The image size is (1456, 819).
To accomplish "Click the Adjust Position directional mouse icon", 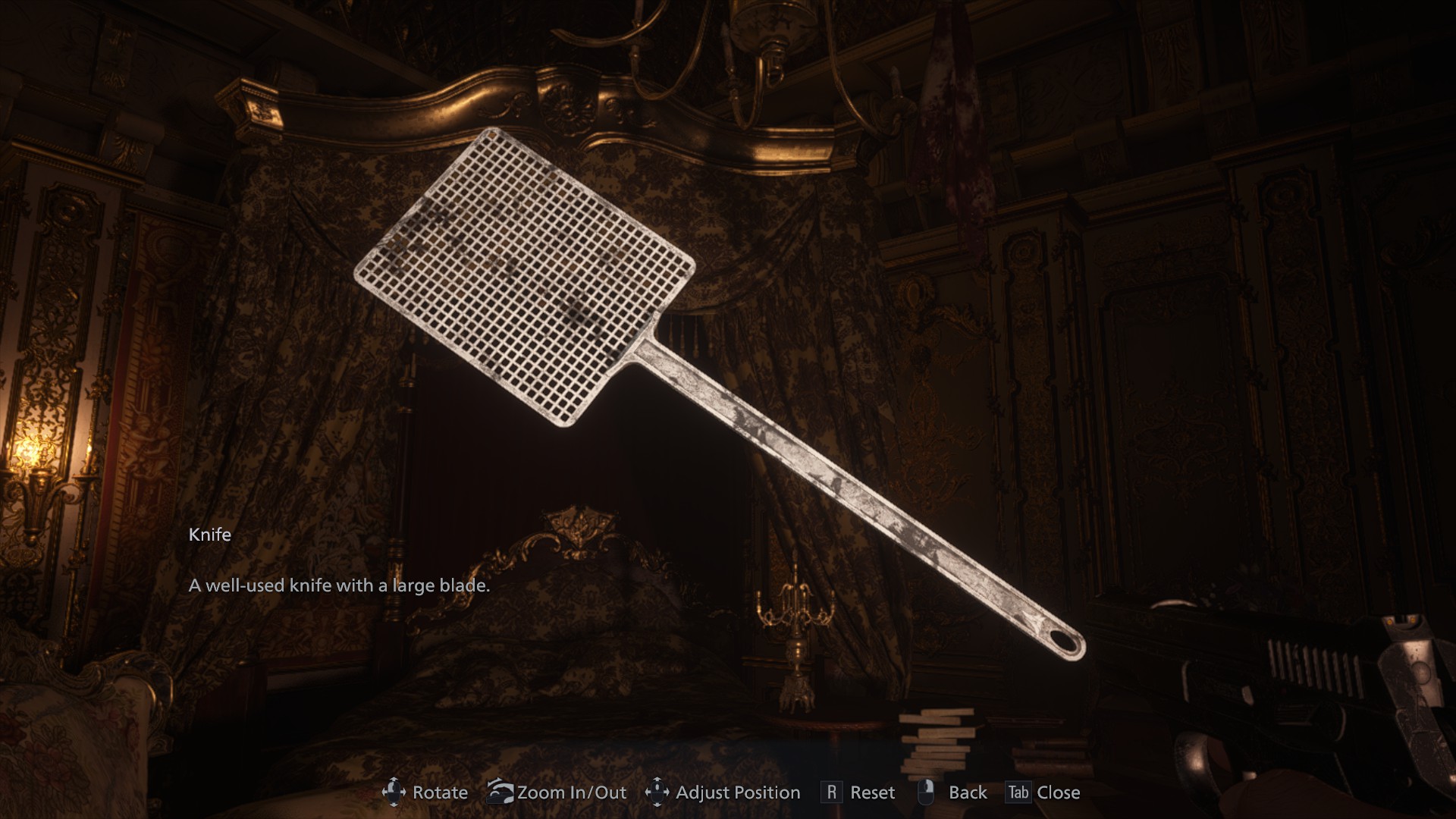I will point(659,792).
